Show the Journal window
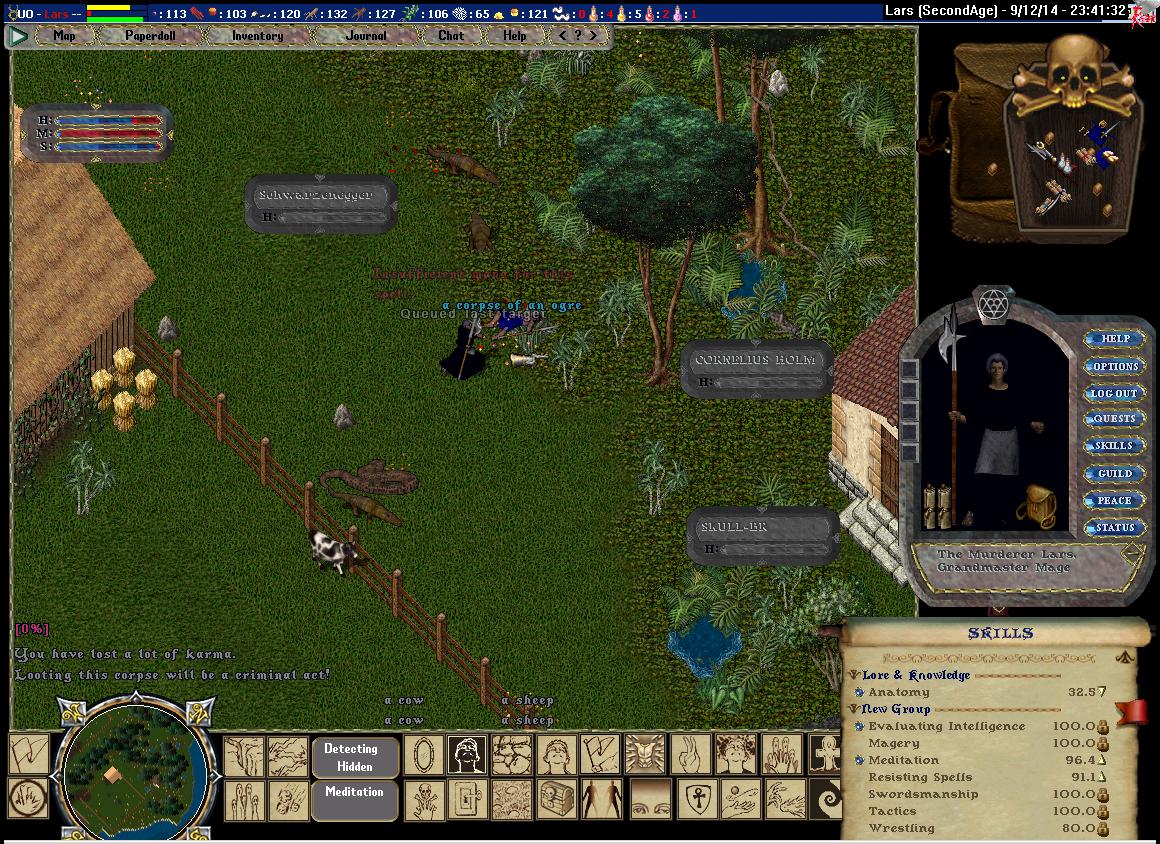Viewport: 1160px width, 844px height. 366,36
